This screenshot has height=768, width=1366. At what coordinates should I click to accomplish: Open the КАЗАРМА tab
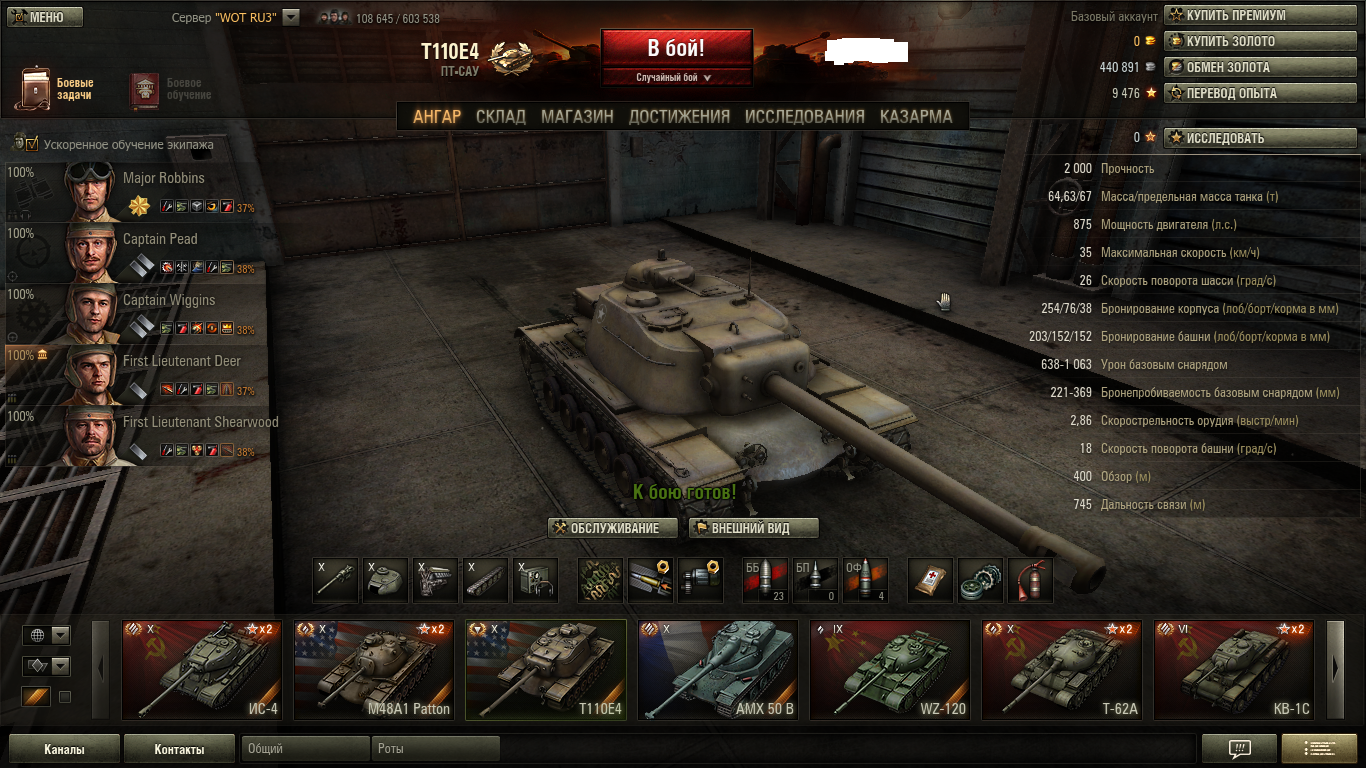pos(915,116)
